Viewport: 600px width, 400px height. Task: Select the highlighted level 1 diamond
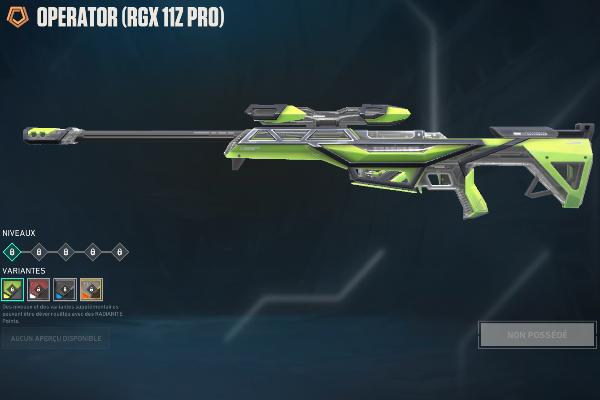12,252
